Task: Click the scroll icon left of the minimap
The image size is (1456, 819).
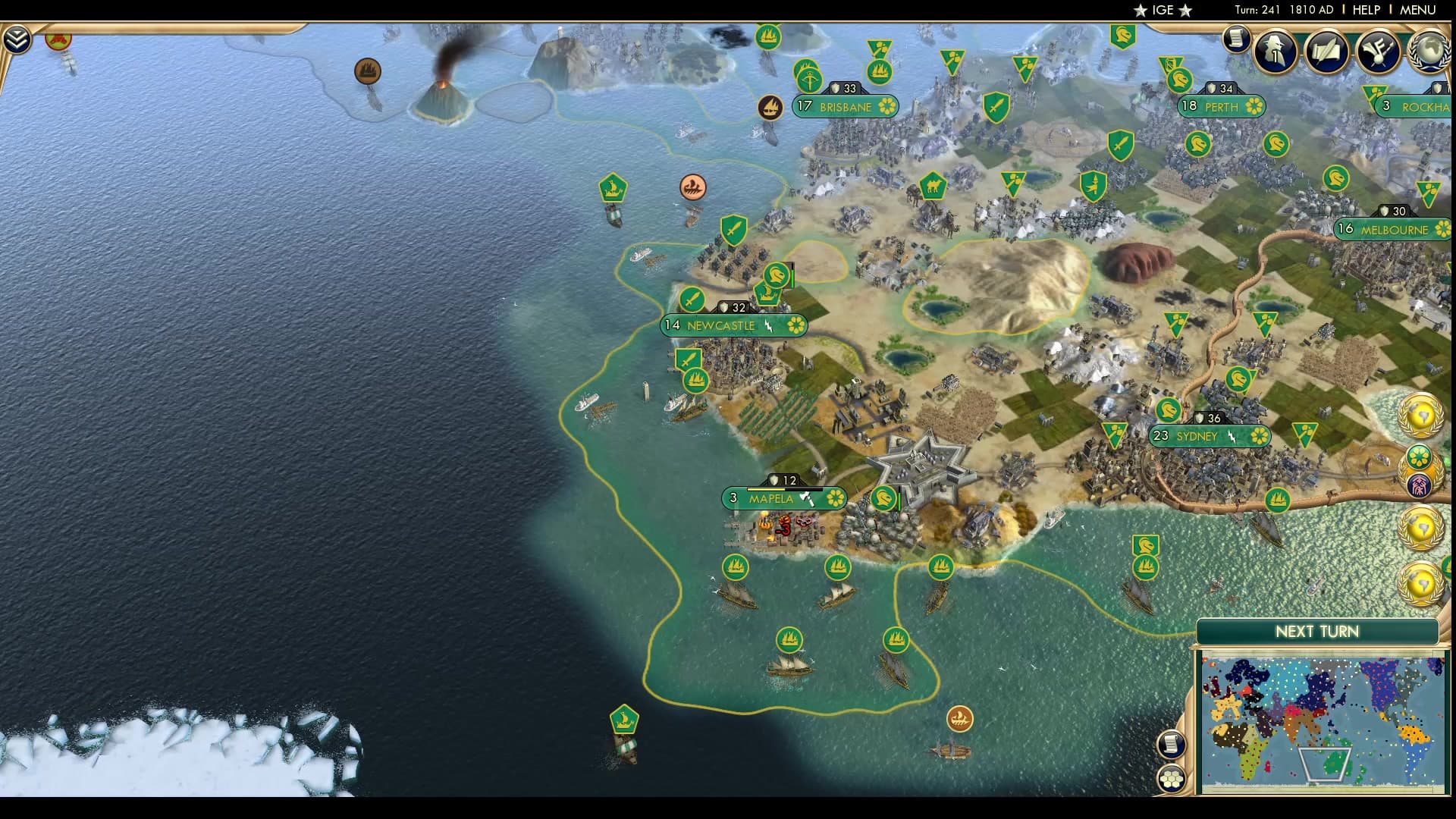Action: (x=1172, y=744)
